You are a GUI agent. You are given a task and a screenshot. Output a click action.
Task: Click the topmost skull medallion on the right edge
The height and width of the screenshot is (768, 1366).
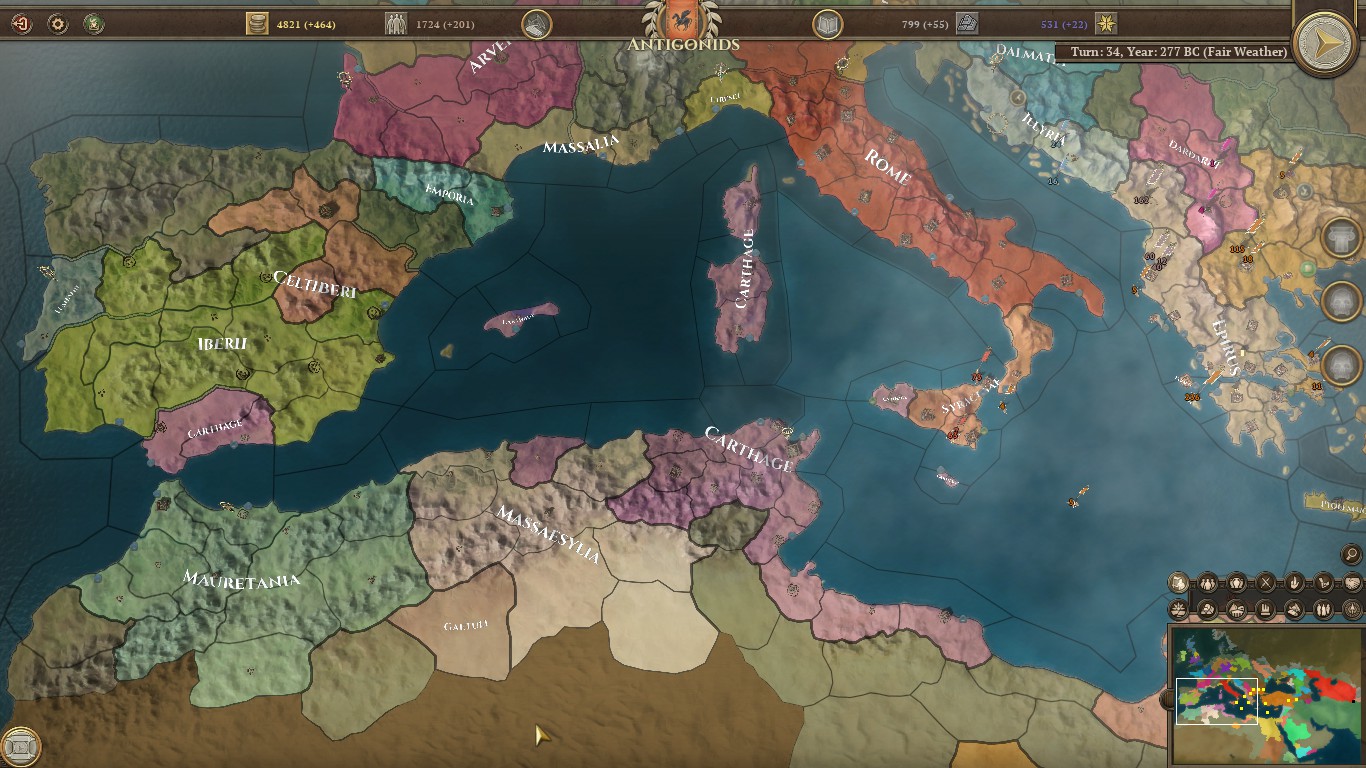point(1343,297)
